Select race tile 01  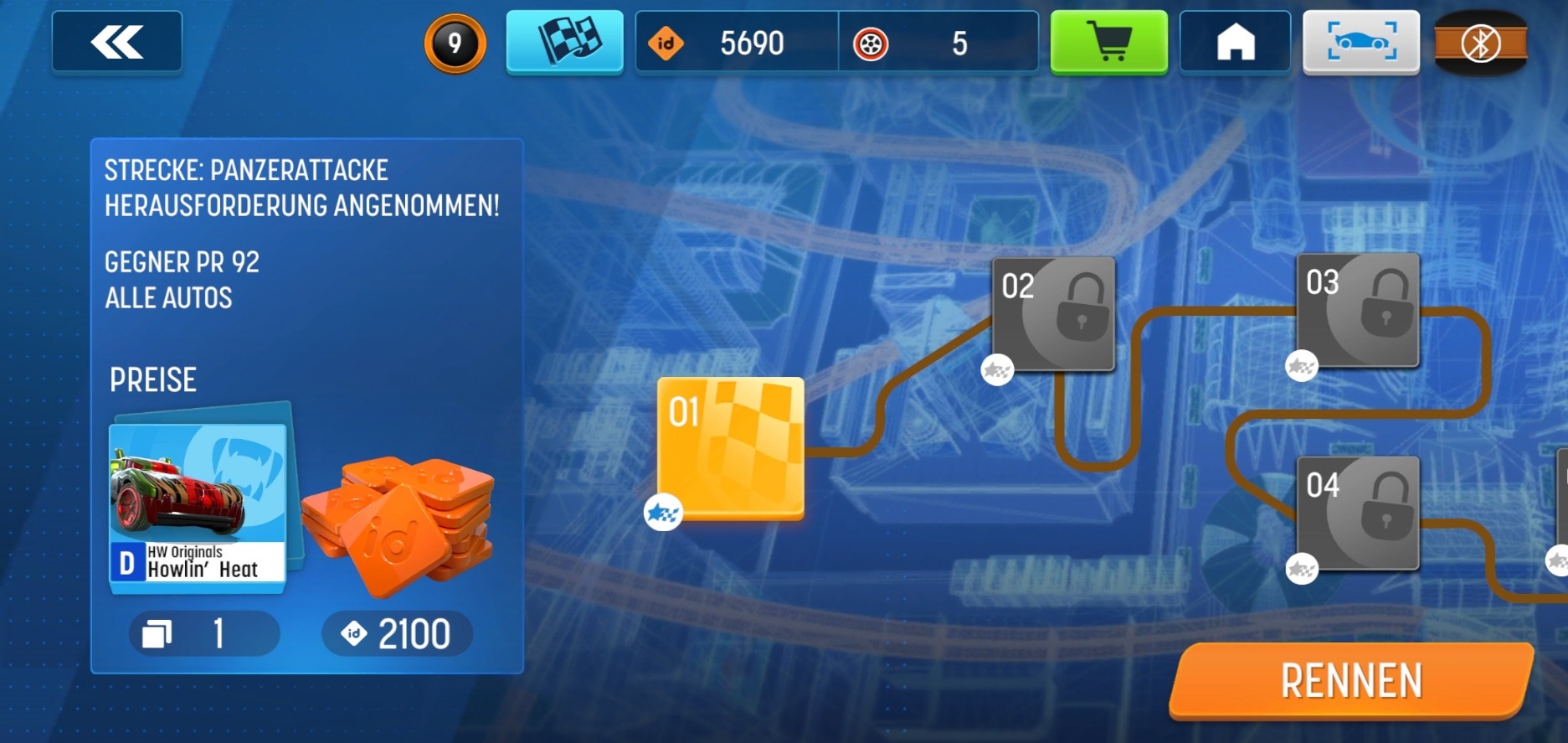tap(730, 448)
